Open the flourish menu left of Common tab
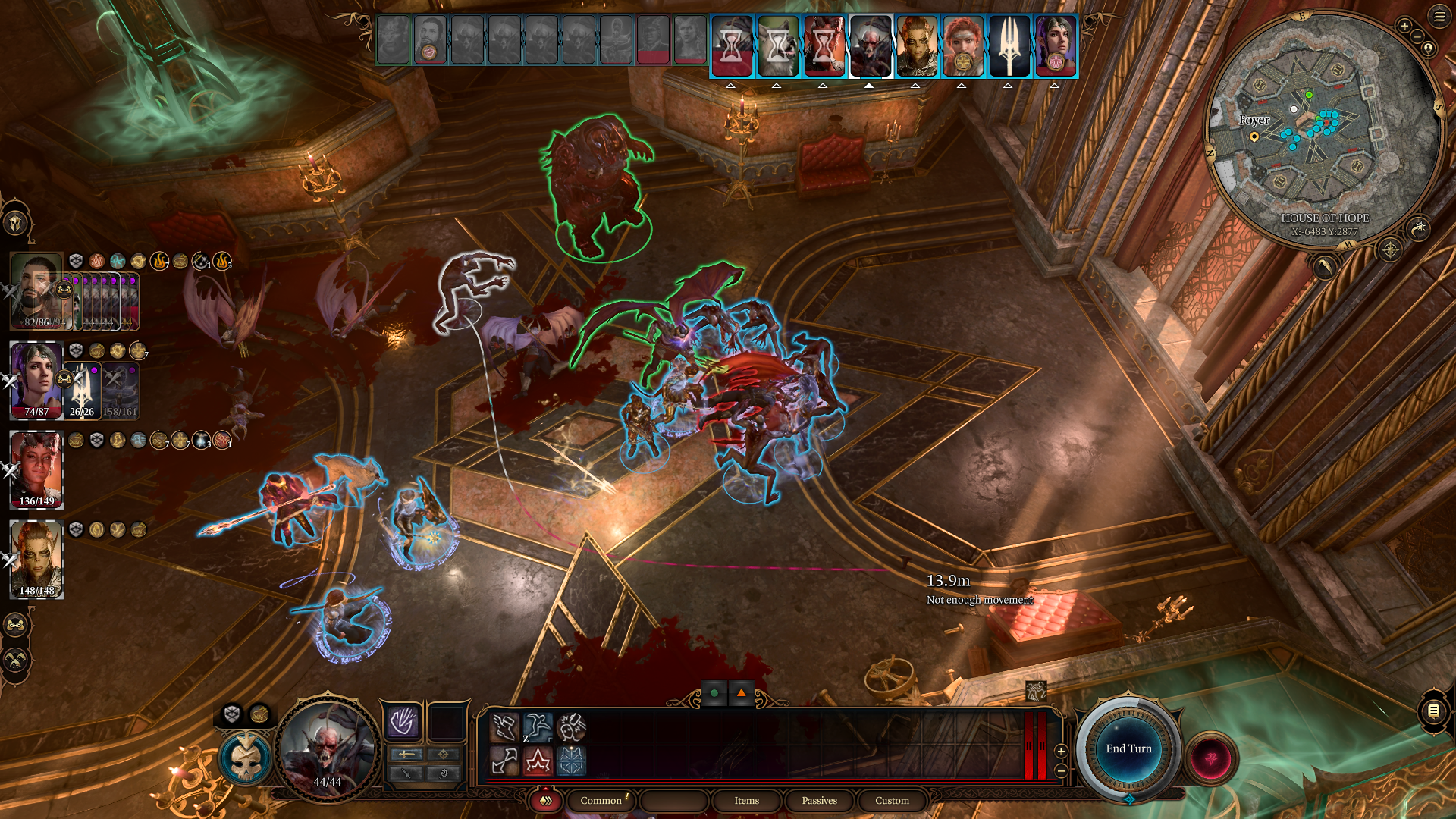 [x=545, y=801]
